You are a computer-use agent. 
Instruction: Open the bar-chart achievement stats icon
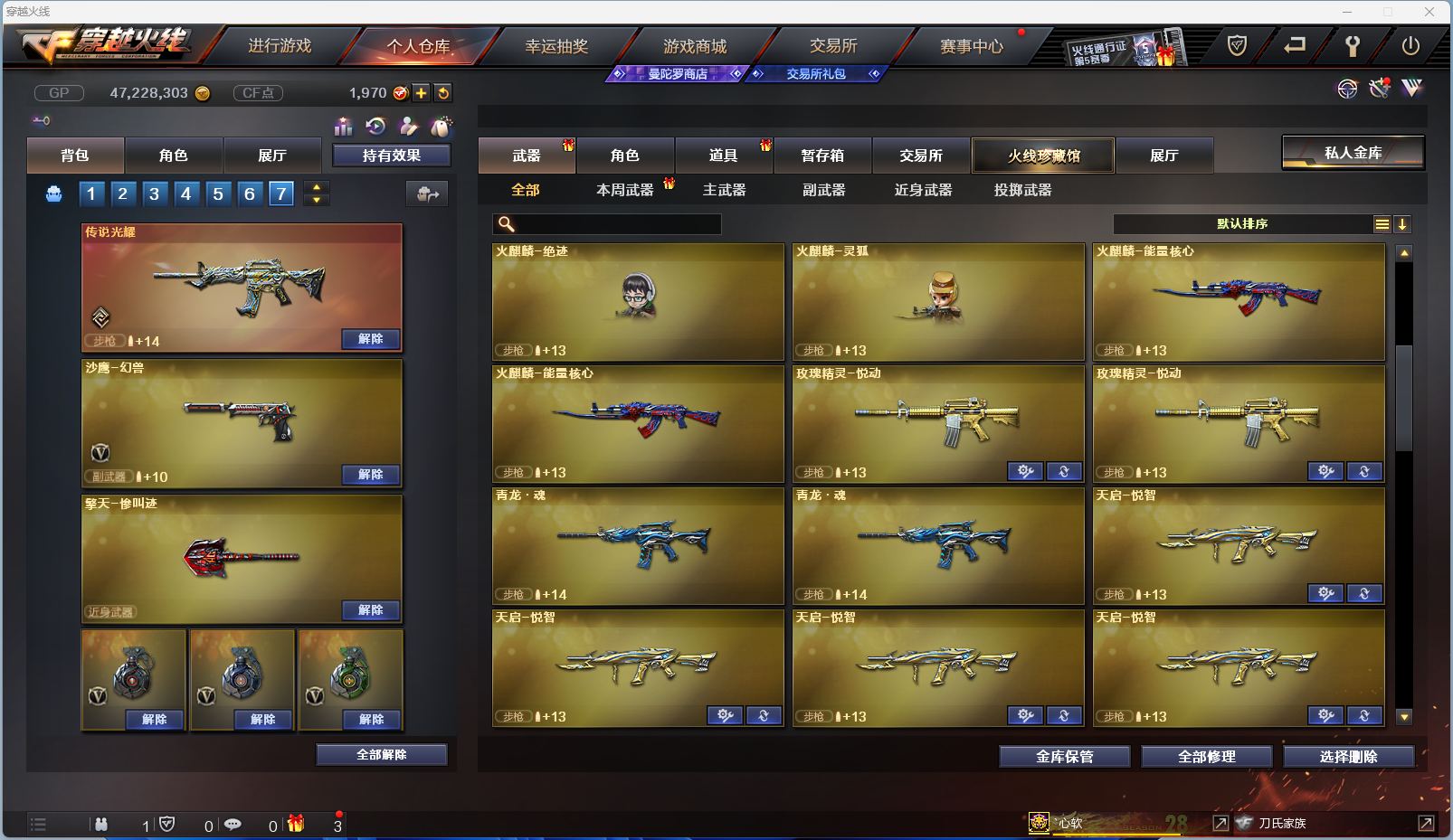[x=344, y=127]
